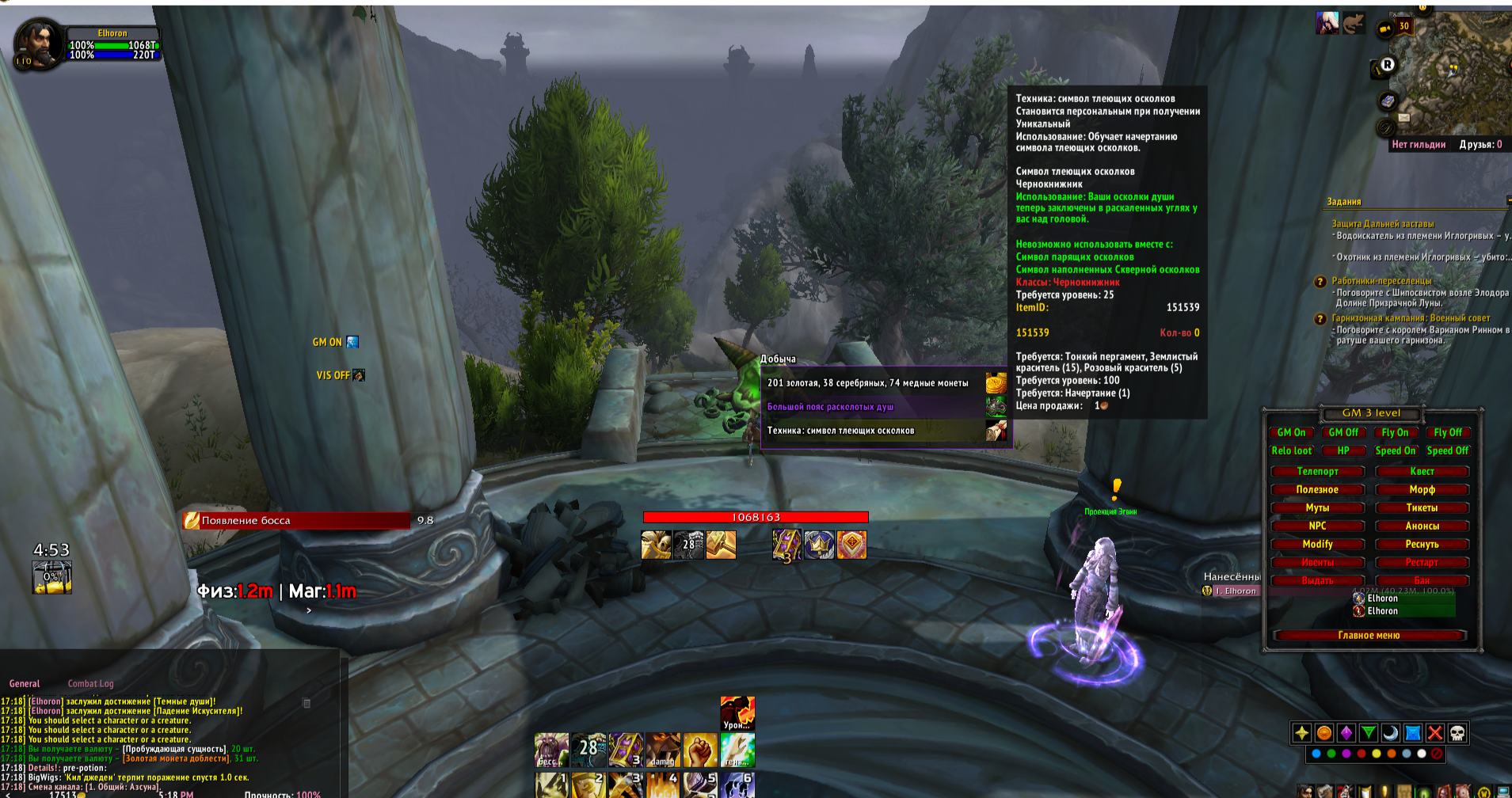Screen dimensions: 1512x798
Task: Choose the red X raid marker
Action: pos(1435,733)
